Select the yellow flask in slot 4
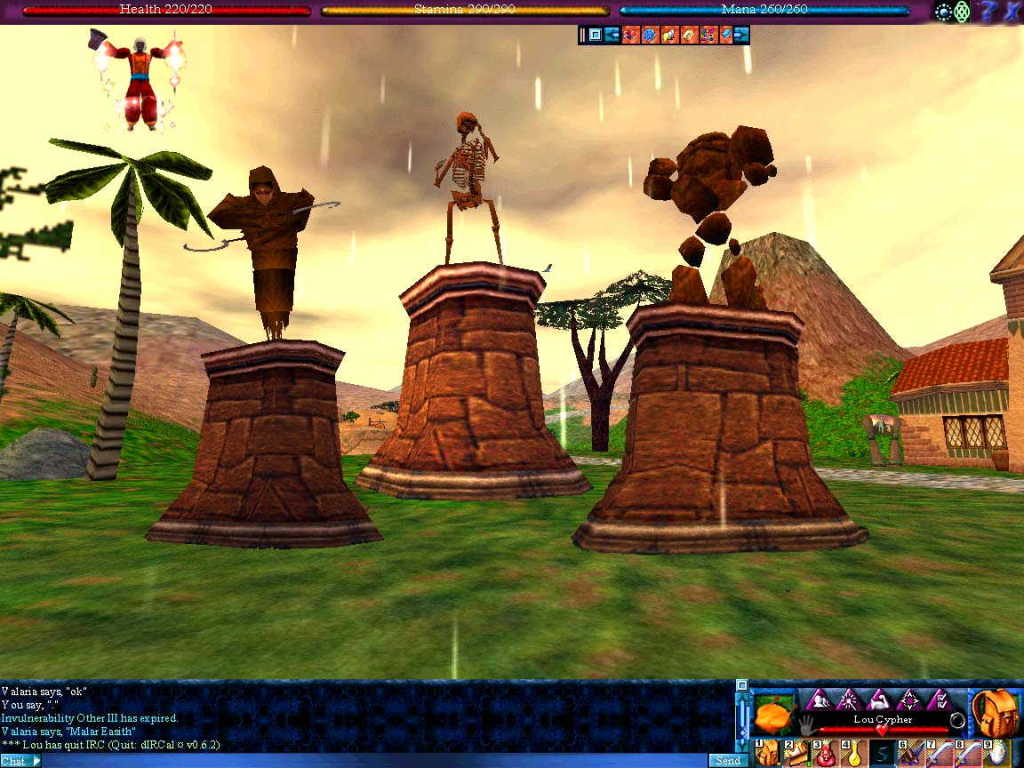The width and height of the screenshot is (1024, 768). pyautogui.click(x=853, y=753)
